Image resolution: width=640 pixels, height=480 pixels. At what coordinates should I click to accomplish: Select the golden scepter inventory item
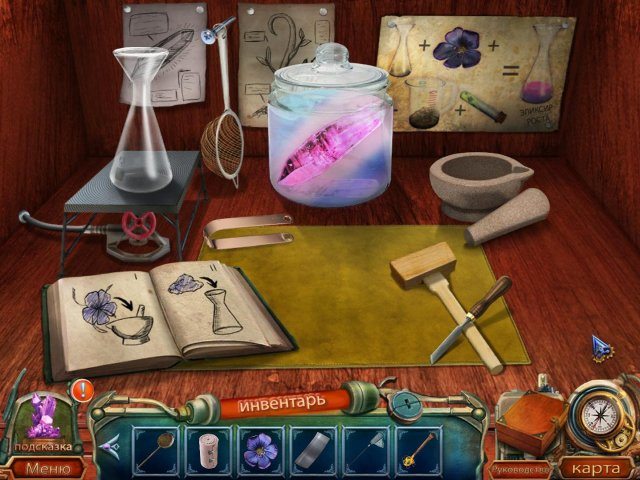[x=417, y=449]
